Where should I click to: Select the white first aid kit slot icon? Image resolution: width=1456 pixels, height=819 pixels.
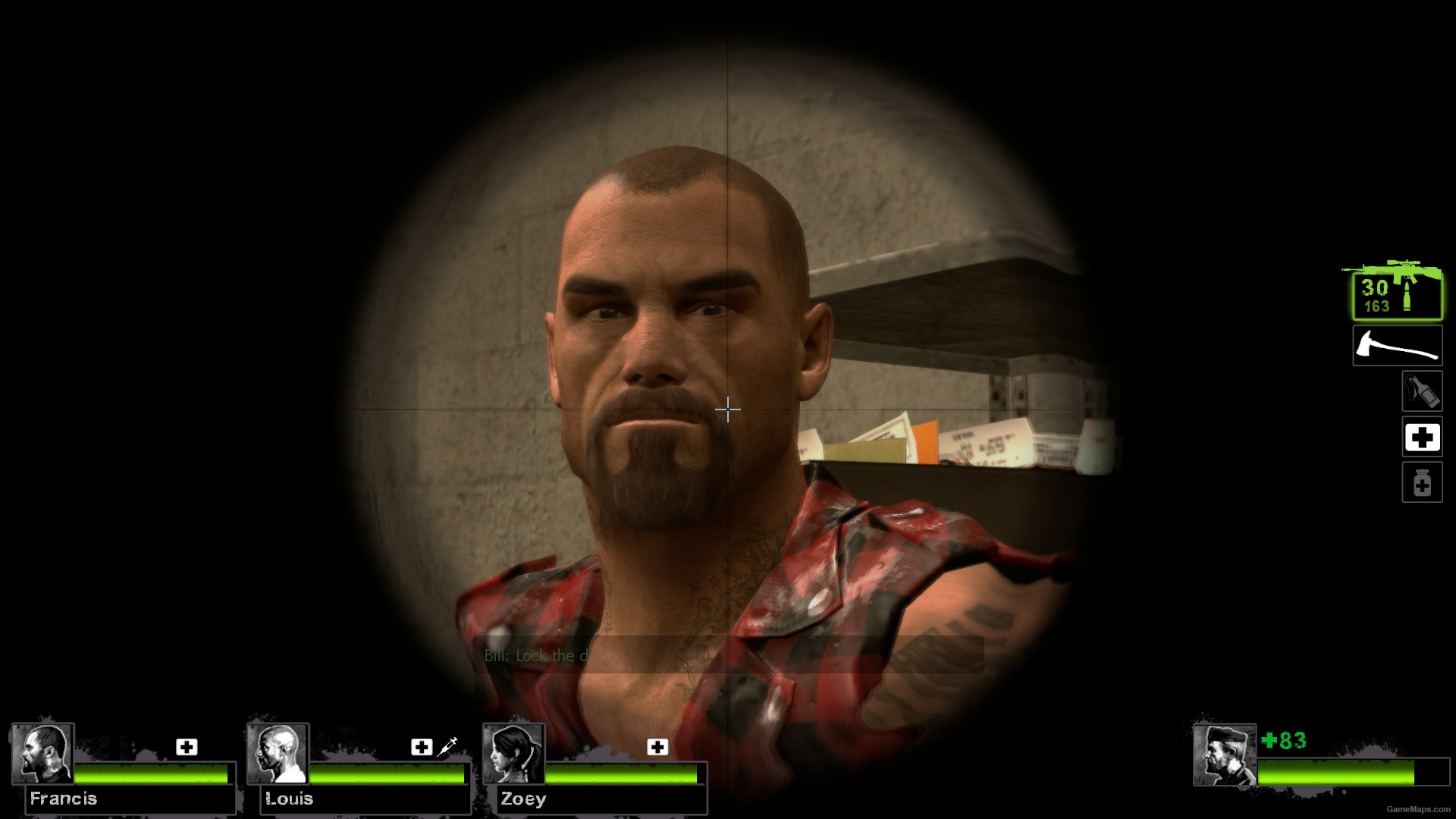pos(1423,438)
